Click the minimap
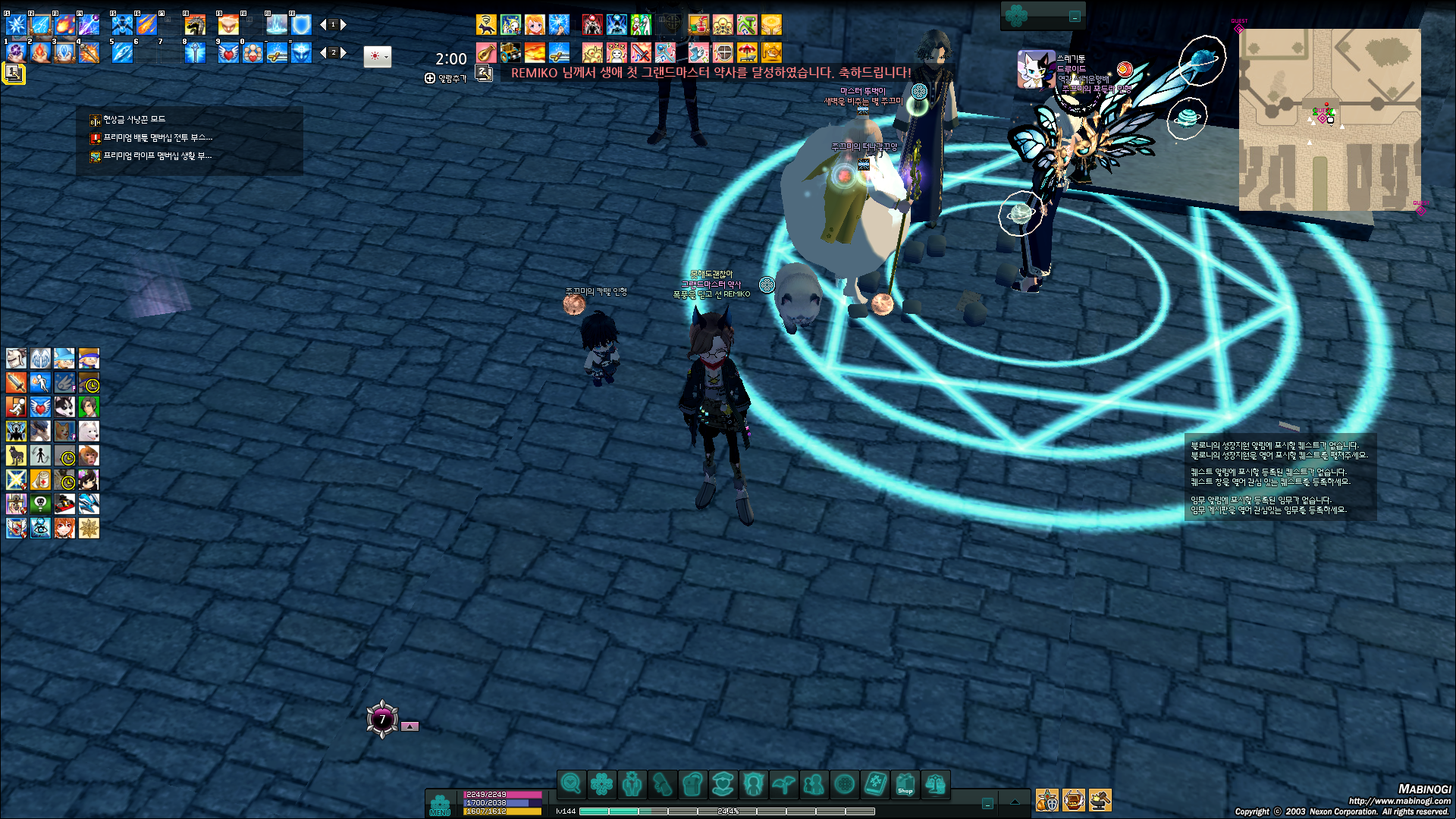1456x819 pixels. tap(1329, 120)
